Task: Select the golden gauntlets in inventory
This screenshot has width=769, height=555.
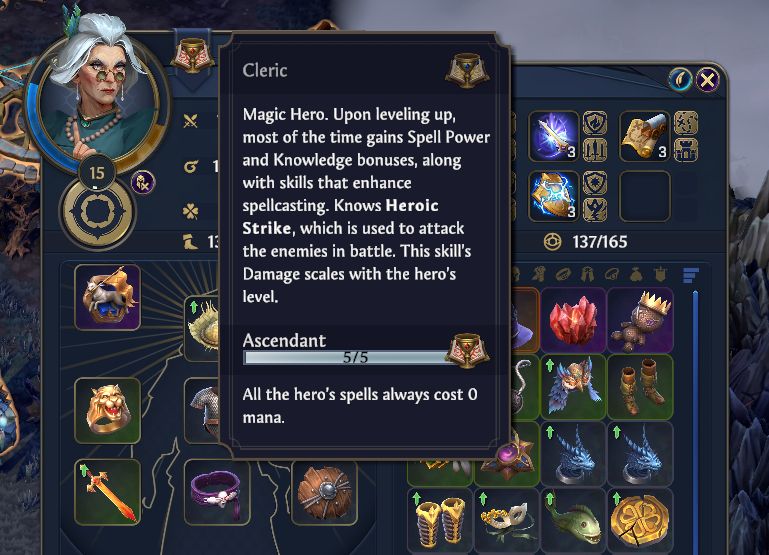Action: [x=440, y=519]
